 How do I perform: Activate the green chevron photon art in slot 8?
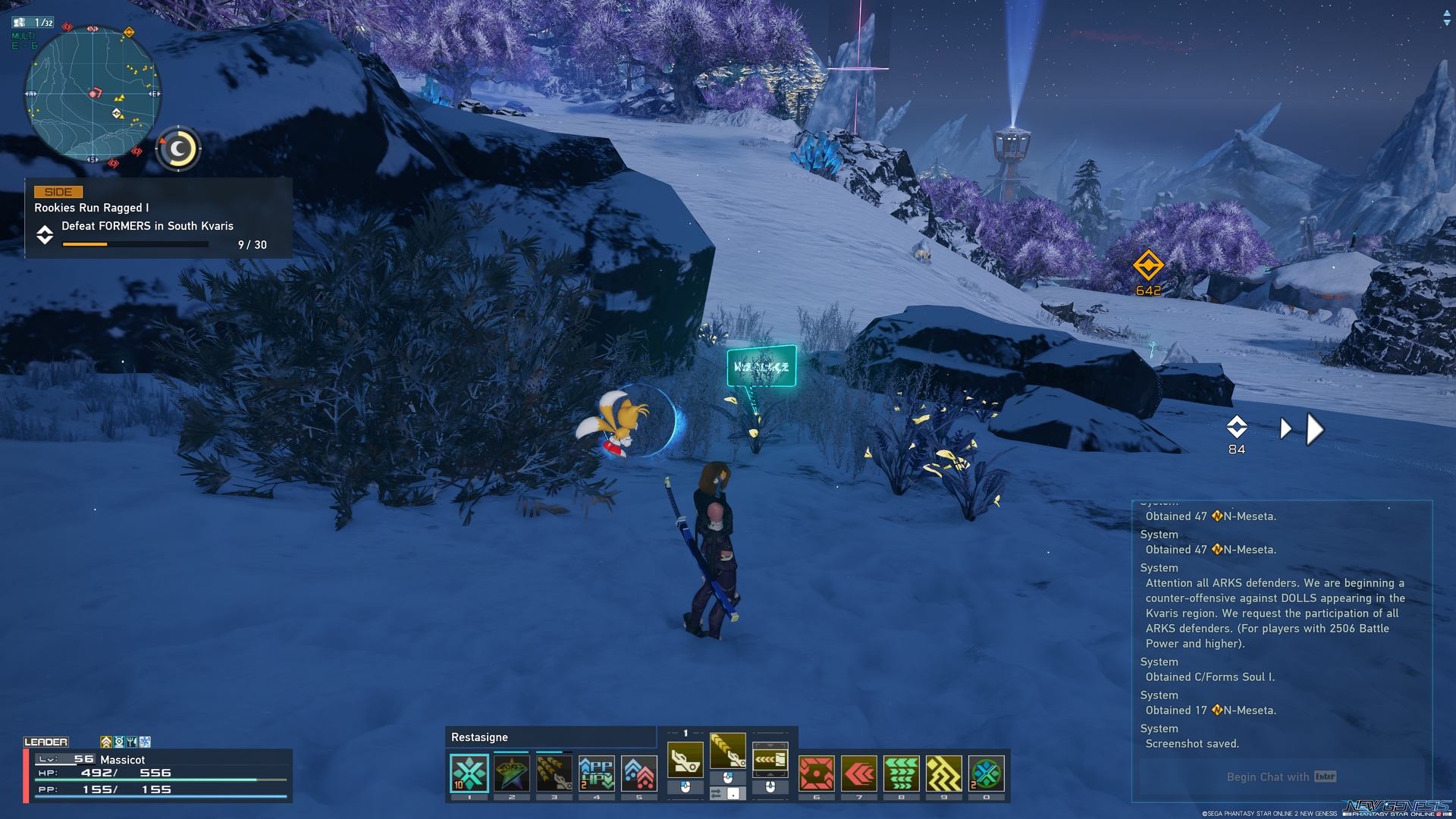click(x=900, y=775)
